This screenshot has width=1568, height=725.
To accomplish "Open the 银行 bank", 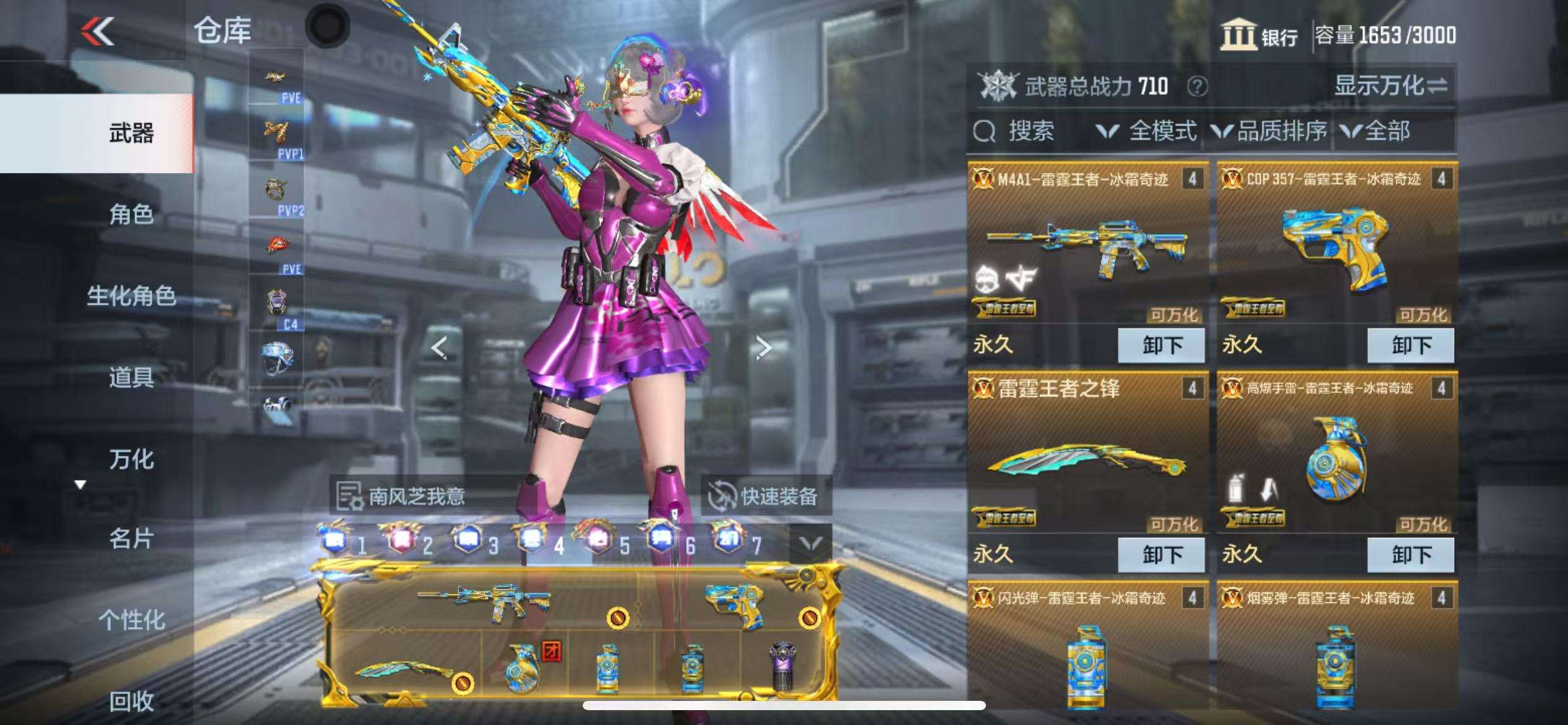I will click(1260, 35).
